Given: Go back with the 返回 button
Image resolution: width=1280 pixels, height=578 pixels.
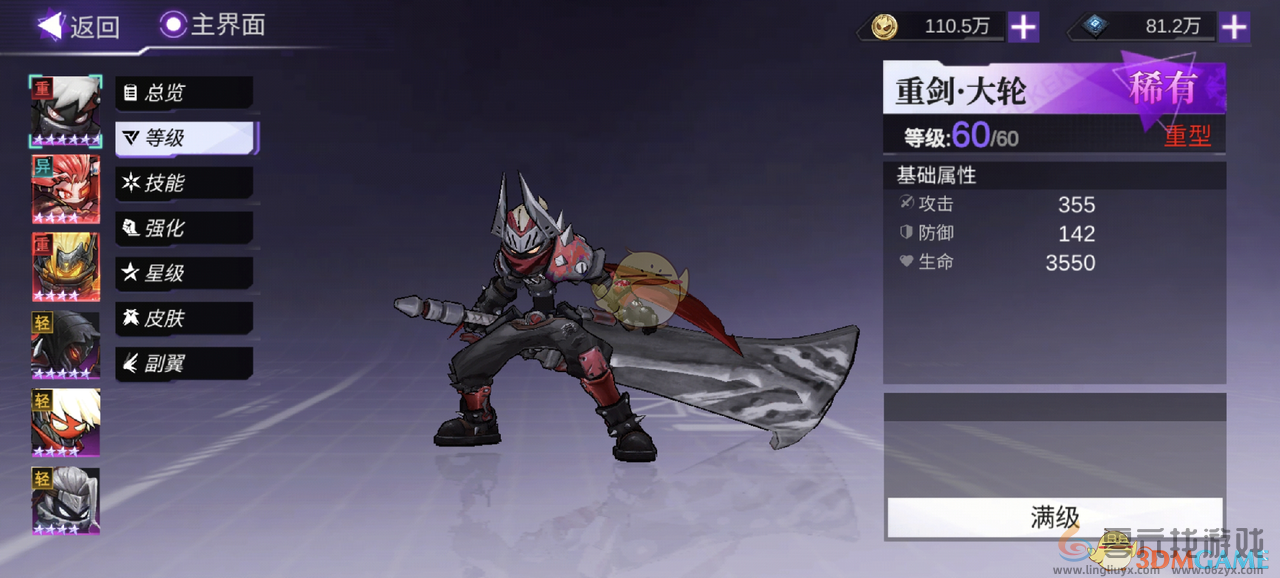Looking at the screenshot, I should [x=79, y=26].
